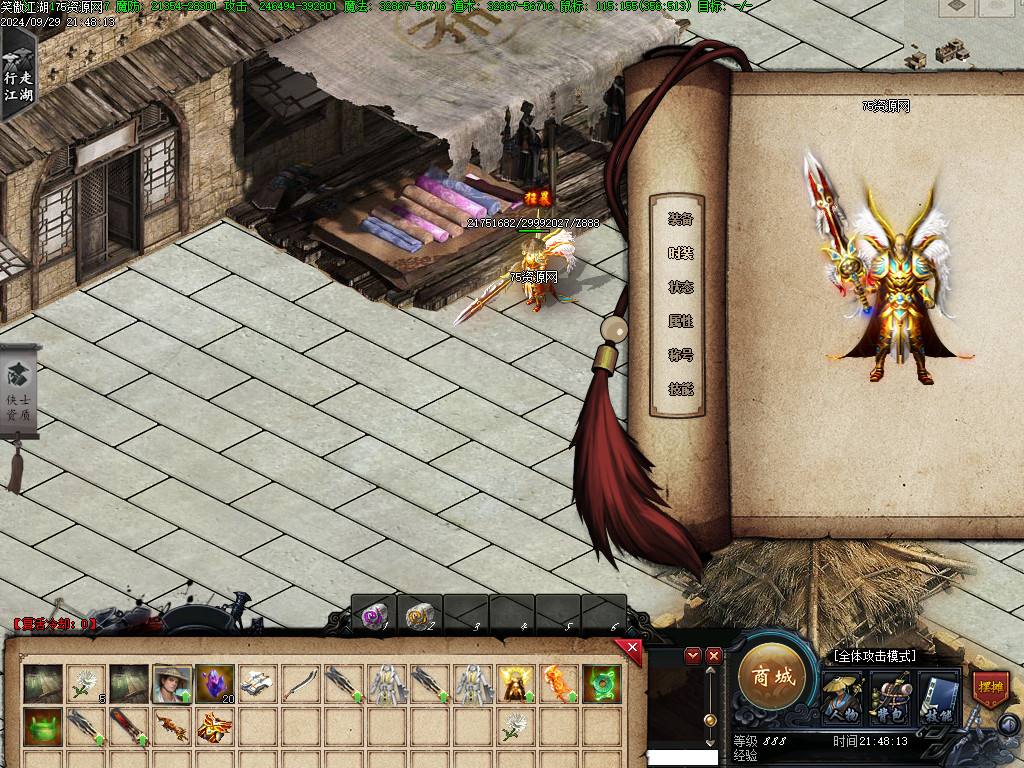Open the 时装 fashion tab
1024x768 pixels.
(x=681, y=253)
